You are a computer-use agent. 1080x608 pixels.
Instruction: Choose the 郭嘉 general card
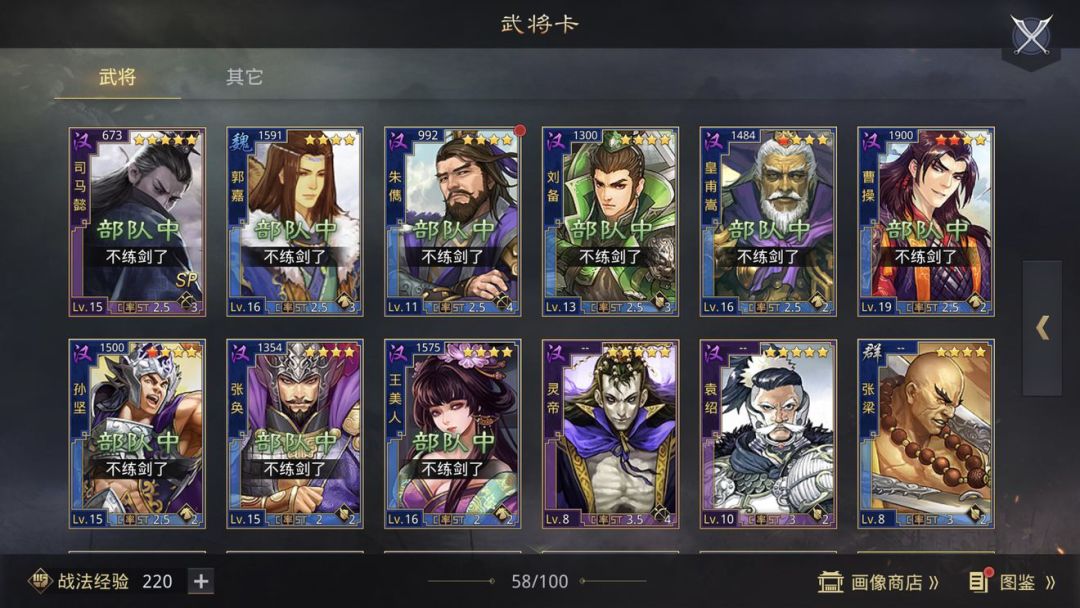pyautogui.click(x=295, y=222)
